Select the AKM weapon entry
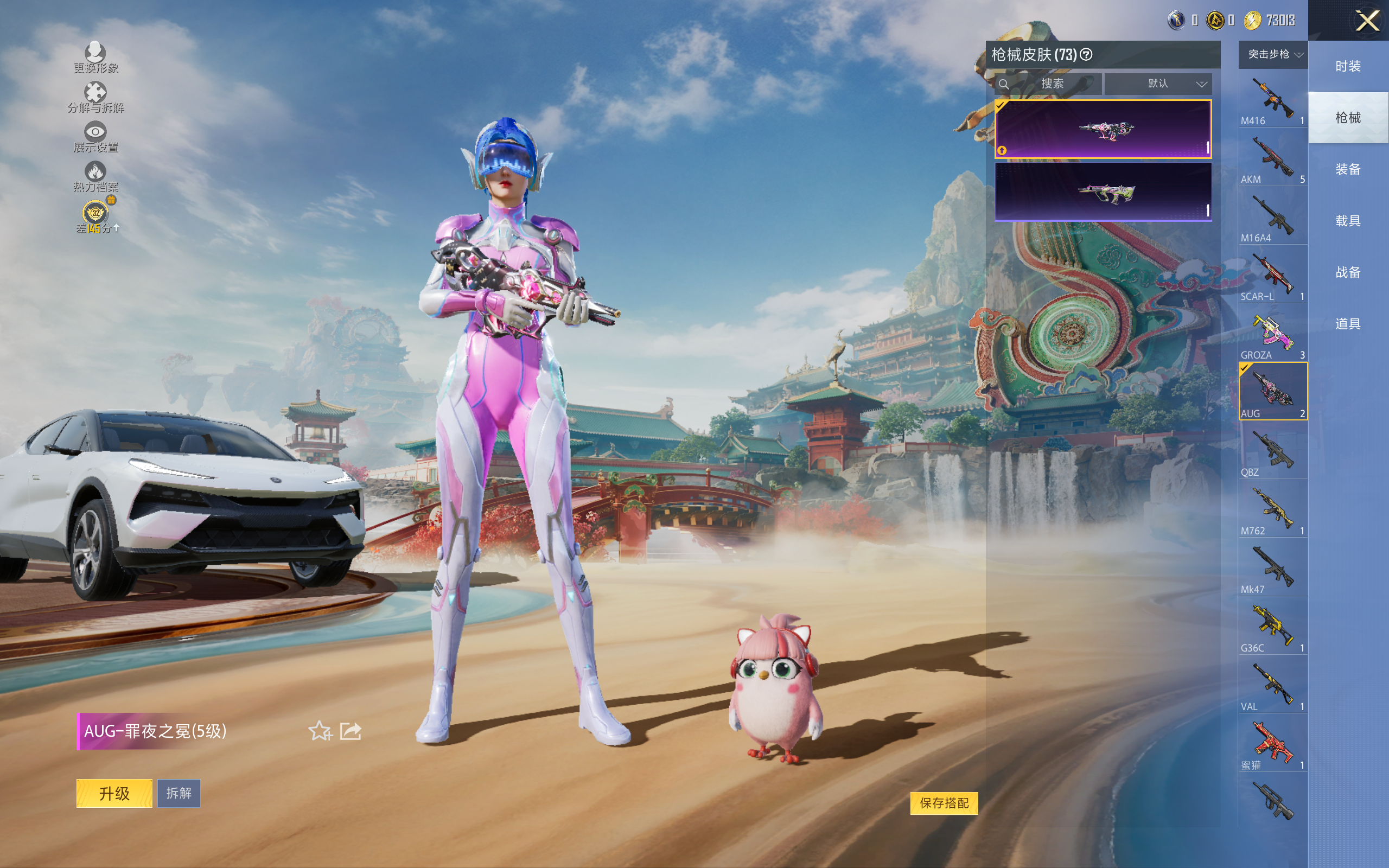This screenshot has width=1389, height=868. (x=1272, y=159)
